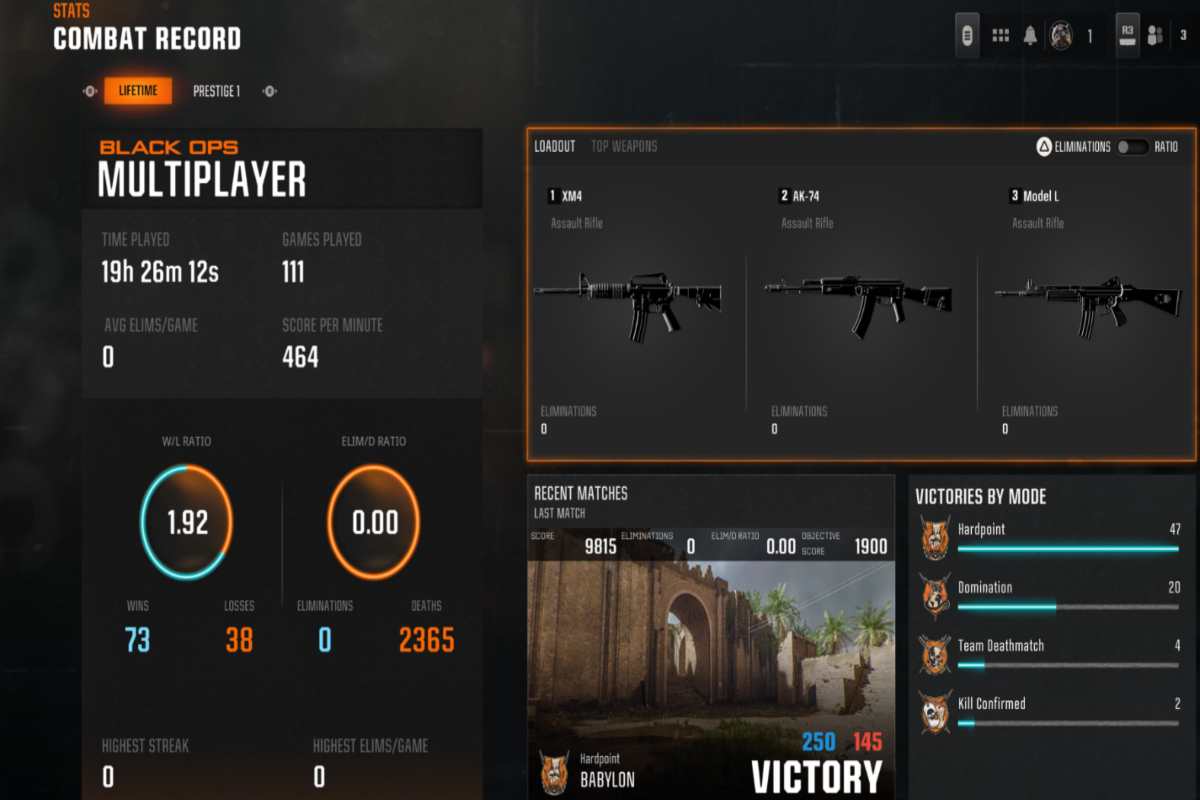Image resolution: width=1200 pixels, height=800 pixels.
Task: Open the Babylon last match thumbnail
Action: [710, 660]
